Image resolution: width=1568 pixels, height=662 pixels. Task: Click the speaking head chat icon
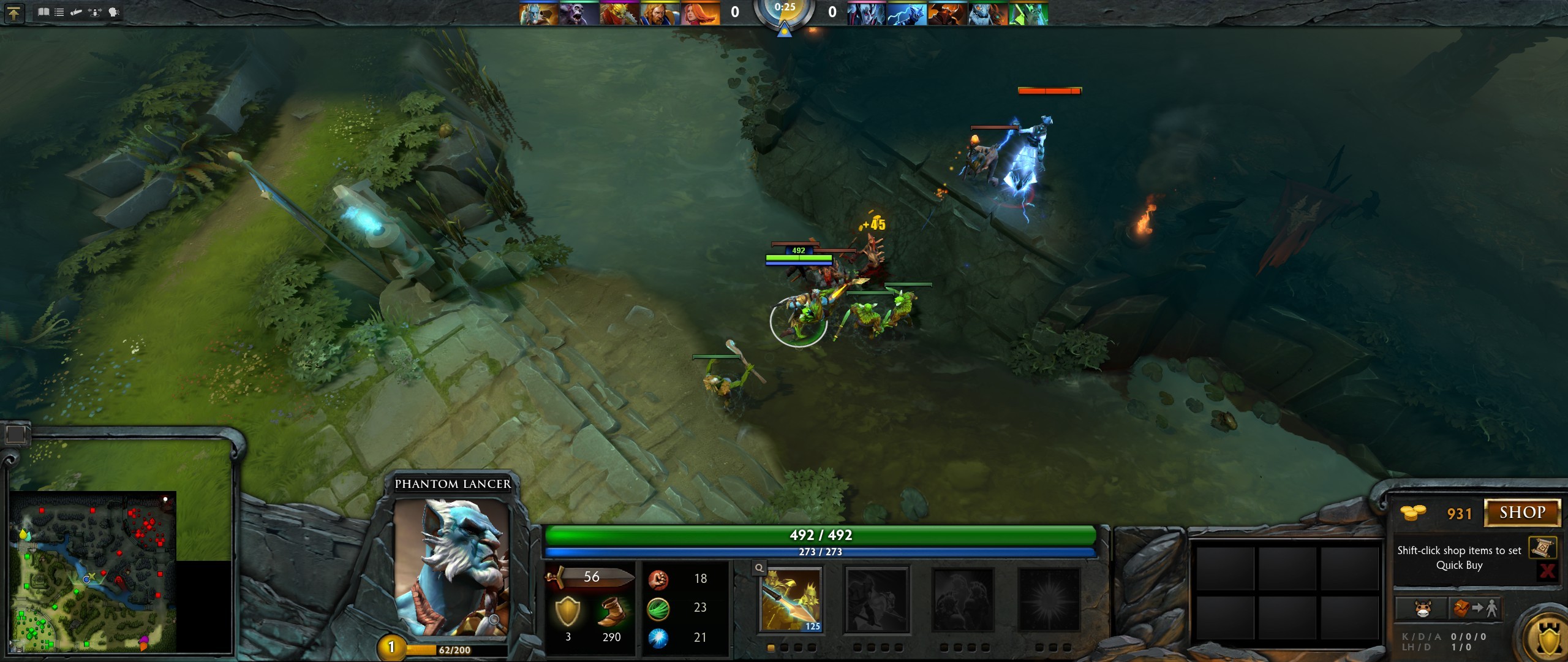click(114, 12)
